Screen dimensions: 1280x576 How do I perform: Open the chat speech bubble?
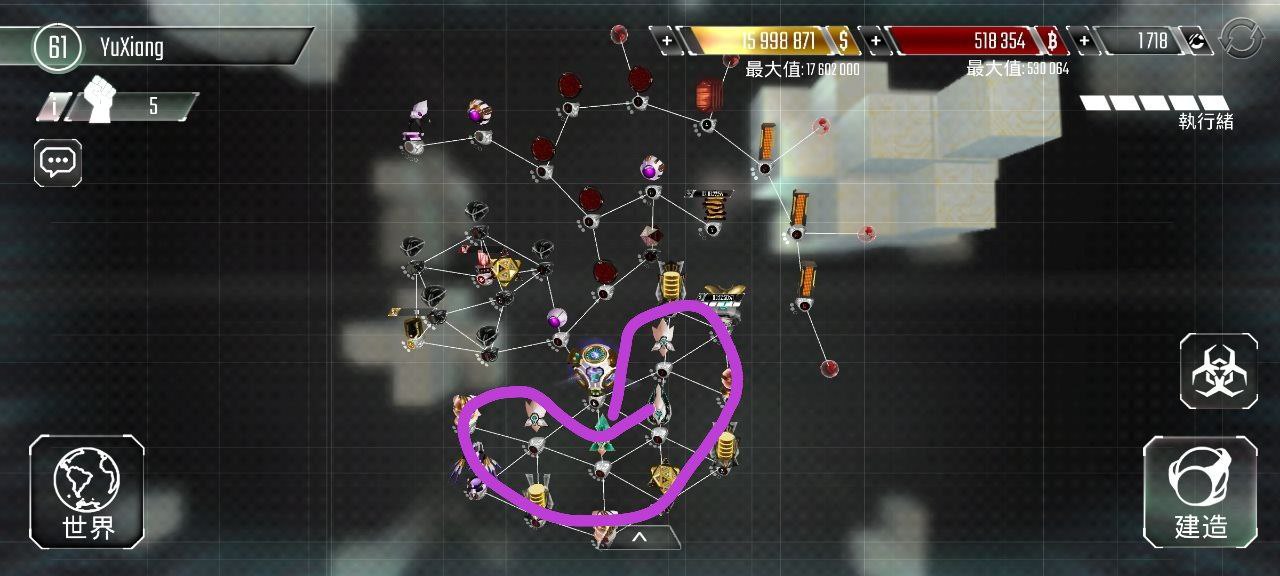tap(58, 161)
